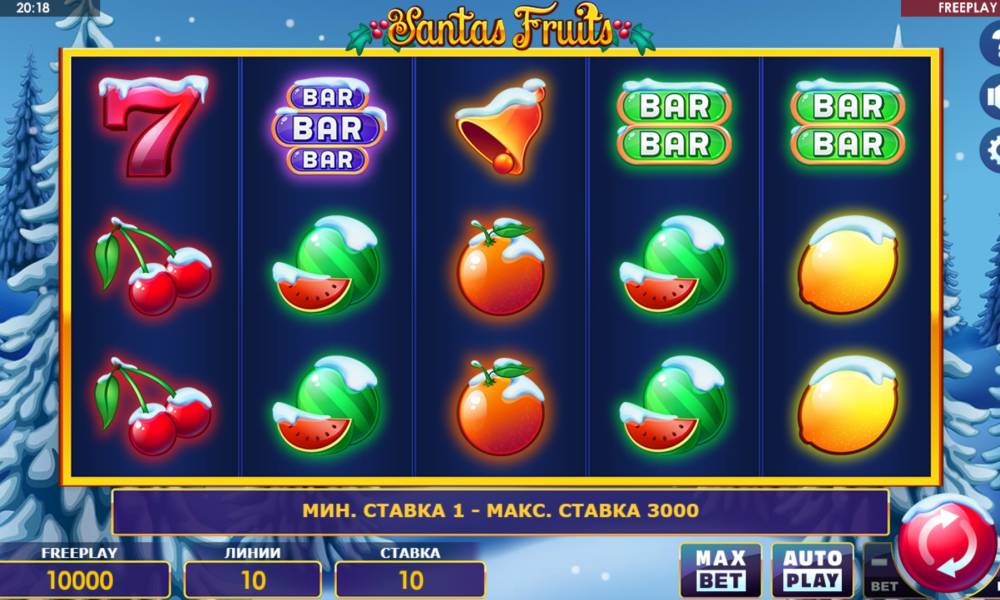Screen dimensions: 1000x600
Task: Click the Ставка bet value field
Action: (410, 580)
